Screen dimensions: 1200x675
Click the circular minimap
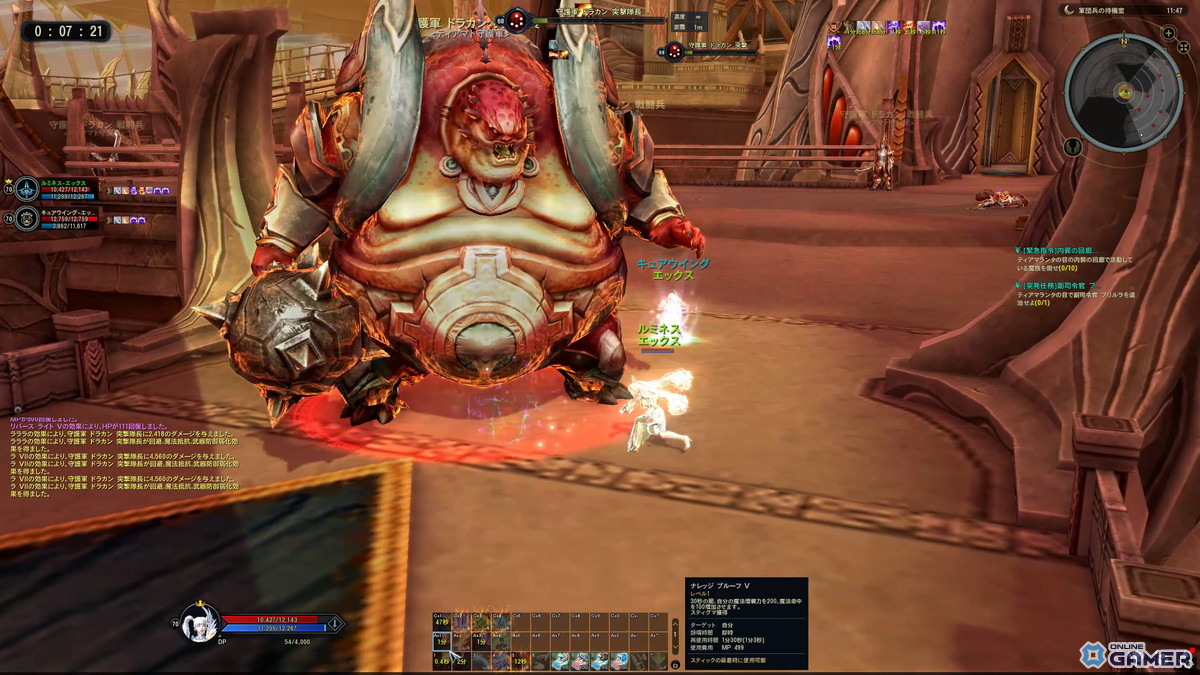(1124, 91)
